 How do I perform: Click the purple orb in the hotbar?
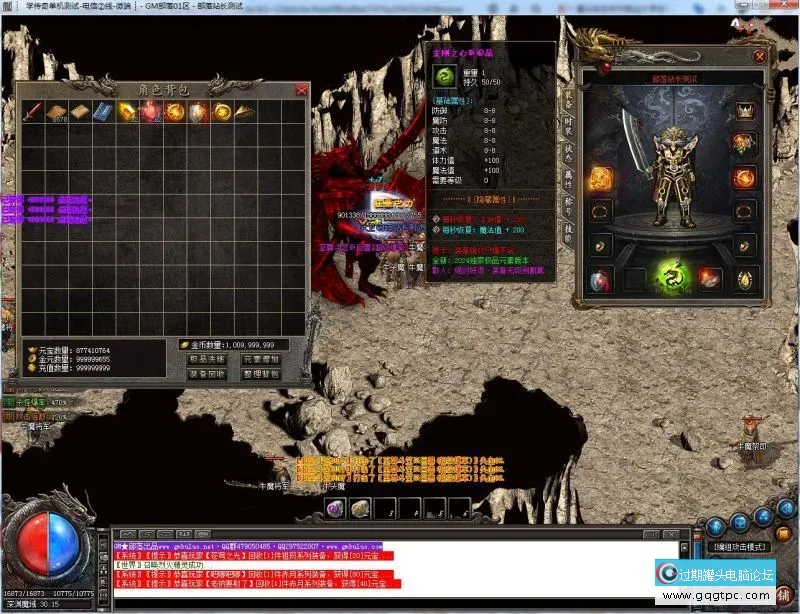coord(336,509)
